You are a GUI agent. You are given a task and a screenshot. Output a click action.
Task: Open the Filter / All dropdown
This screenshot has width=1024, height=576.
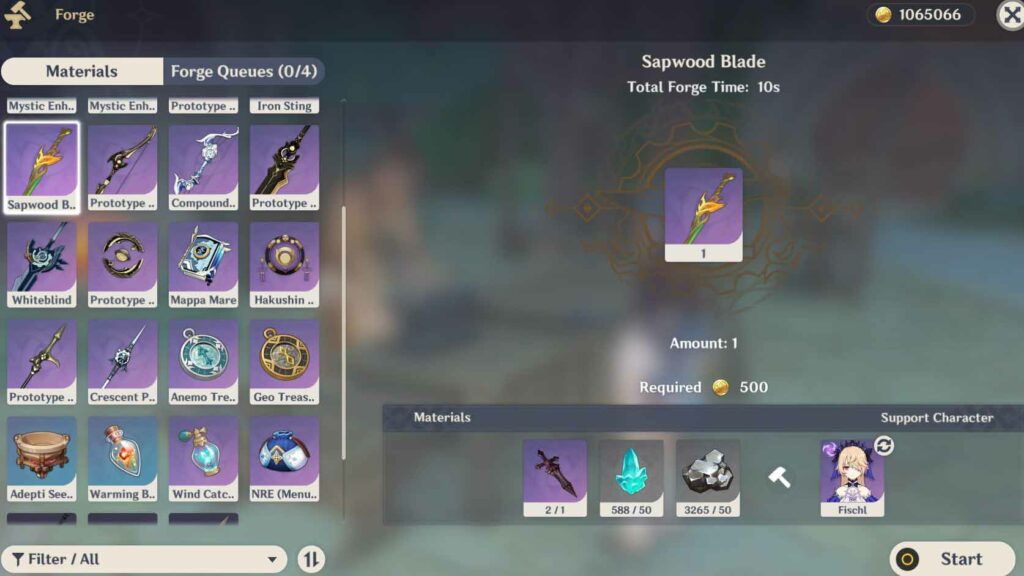click(144, 559)
